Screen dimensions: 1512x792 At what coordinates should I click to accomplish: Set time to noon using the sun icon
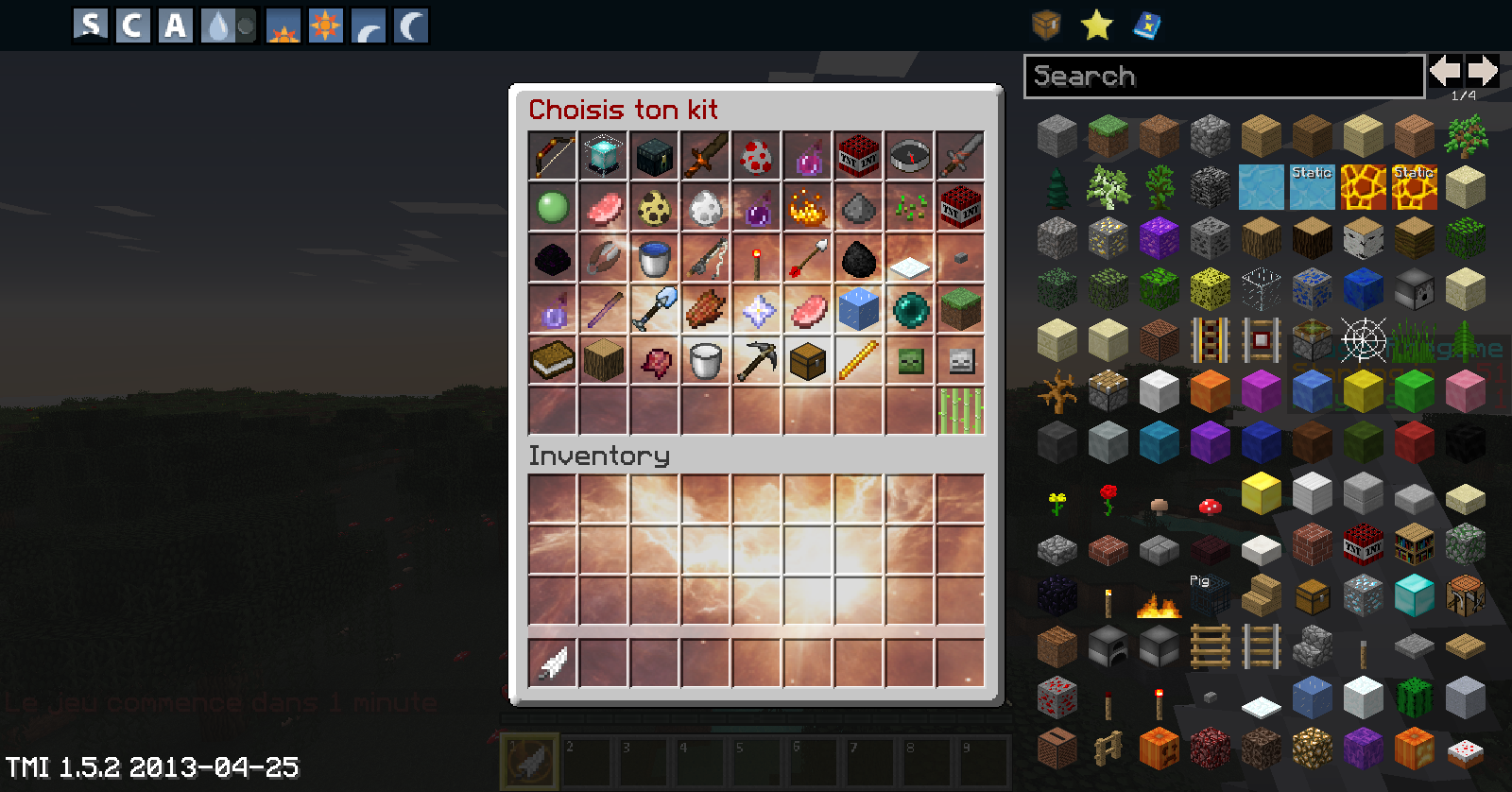(x=326, y=26)
